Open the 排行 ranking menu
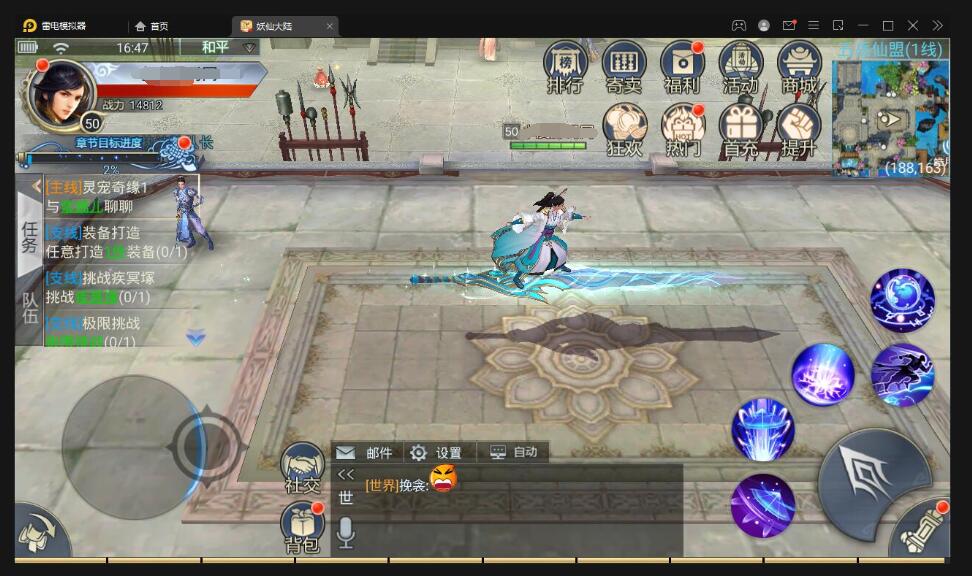Viewport: 972px width, 576px height. (565, 66)
